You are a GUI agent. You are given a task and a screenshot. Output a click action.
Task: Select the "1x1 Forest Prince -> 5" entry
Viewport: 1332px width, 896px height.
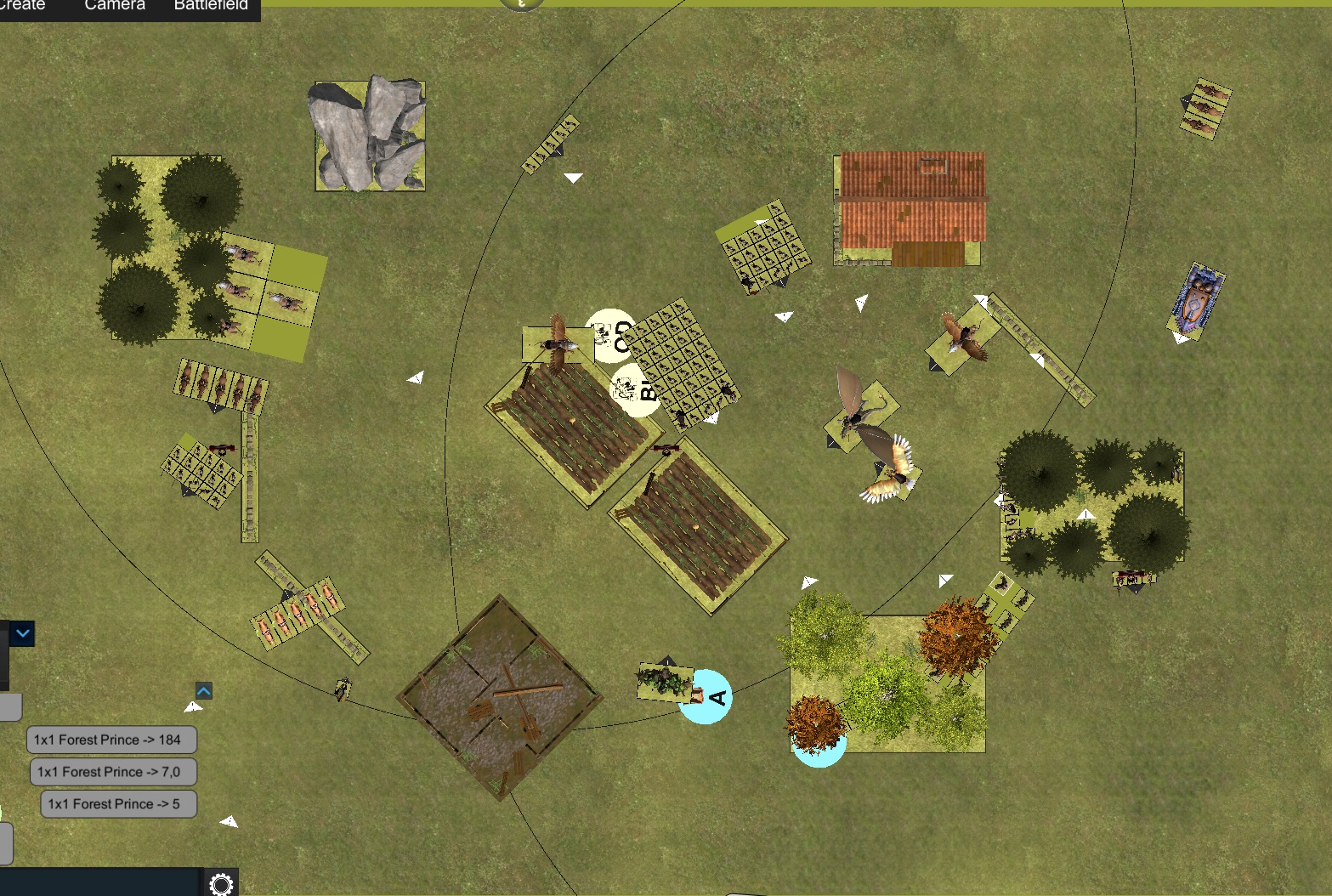click(x=118, y=804)
